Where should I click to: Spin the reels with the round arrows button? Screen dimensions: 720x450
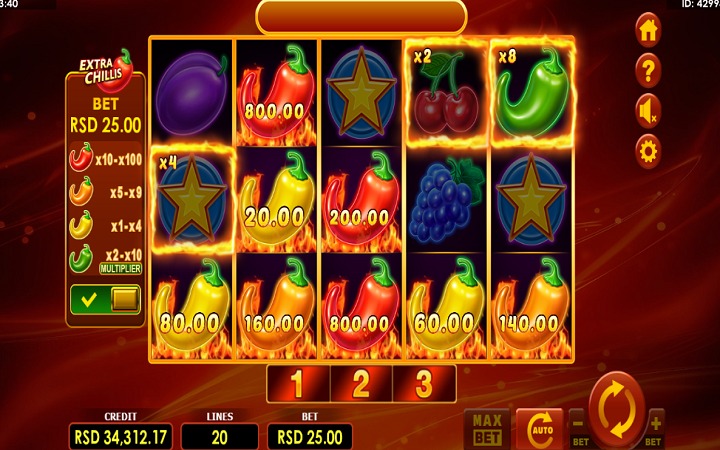pyautogui.click(x=617, y=410)
